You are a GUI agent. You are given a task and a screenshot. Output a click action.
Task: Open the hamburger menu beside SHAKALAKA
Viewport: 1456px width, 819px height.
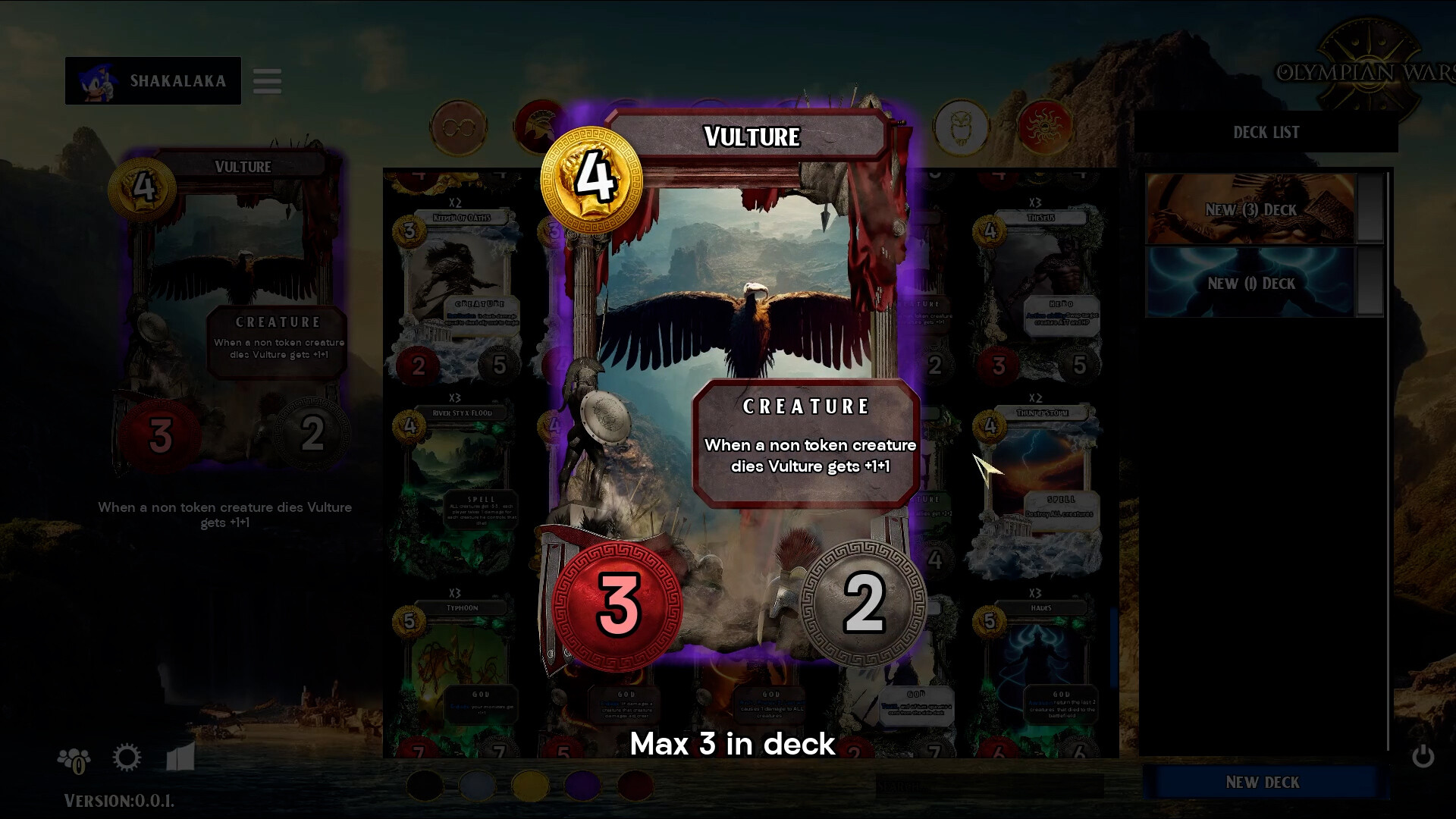click(x=267, y=80)
